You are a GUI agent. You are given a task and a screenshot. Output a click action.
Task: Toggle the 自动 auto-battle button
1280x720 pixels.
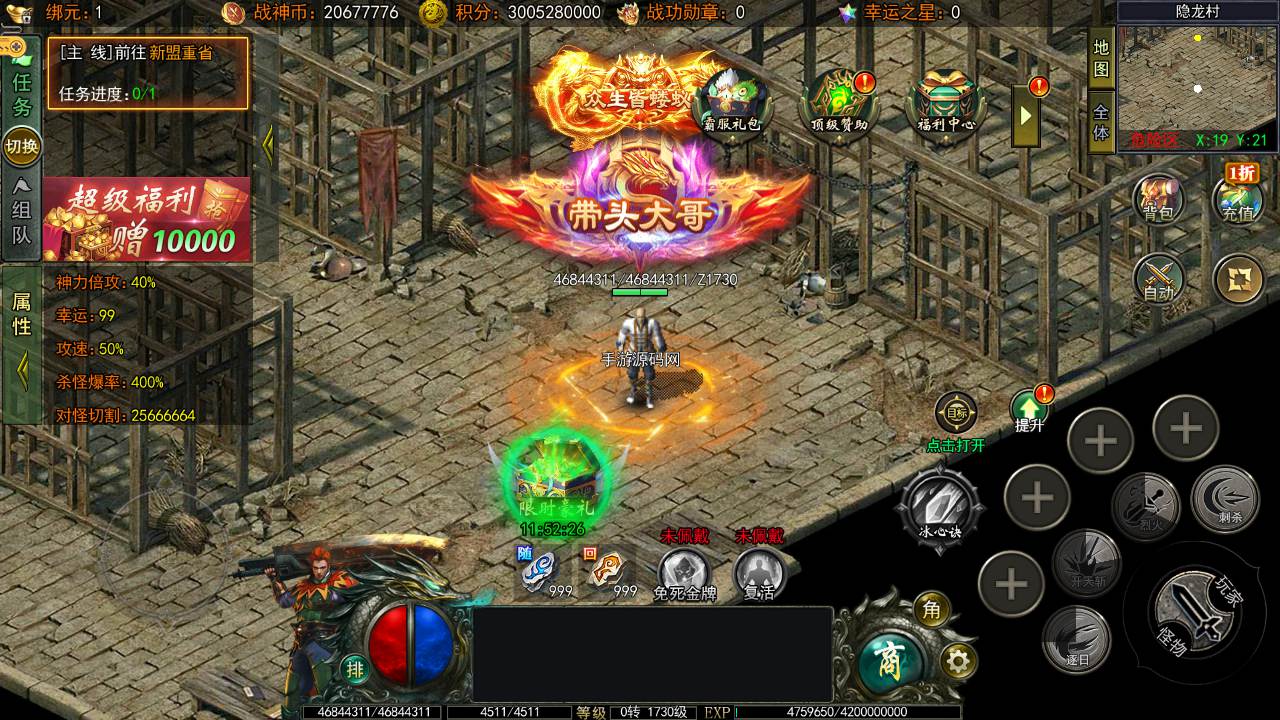1158,279
